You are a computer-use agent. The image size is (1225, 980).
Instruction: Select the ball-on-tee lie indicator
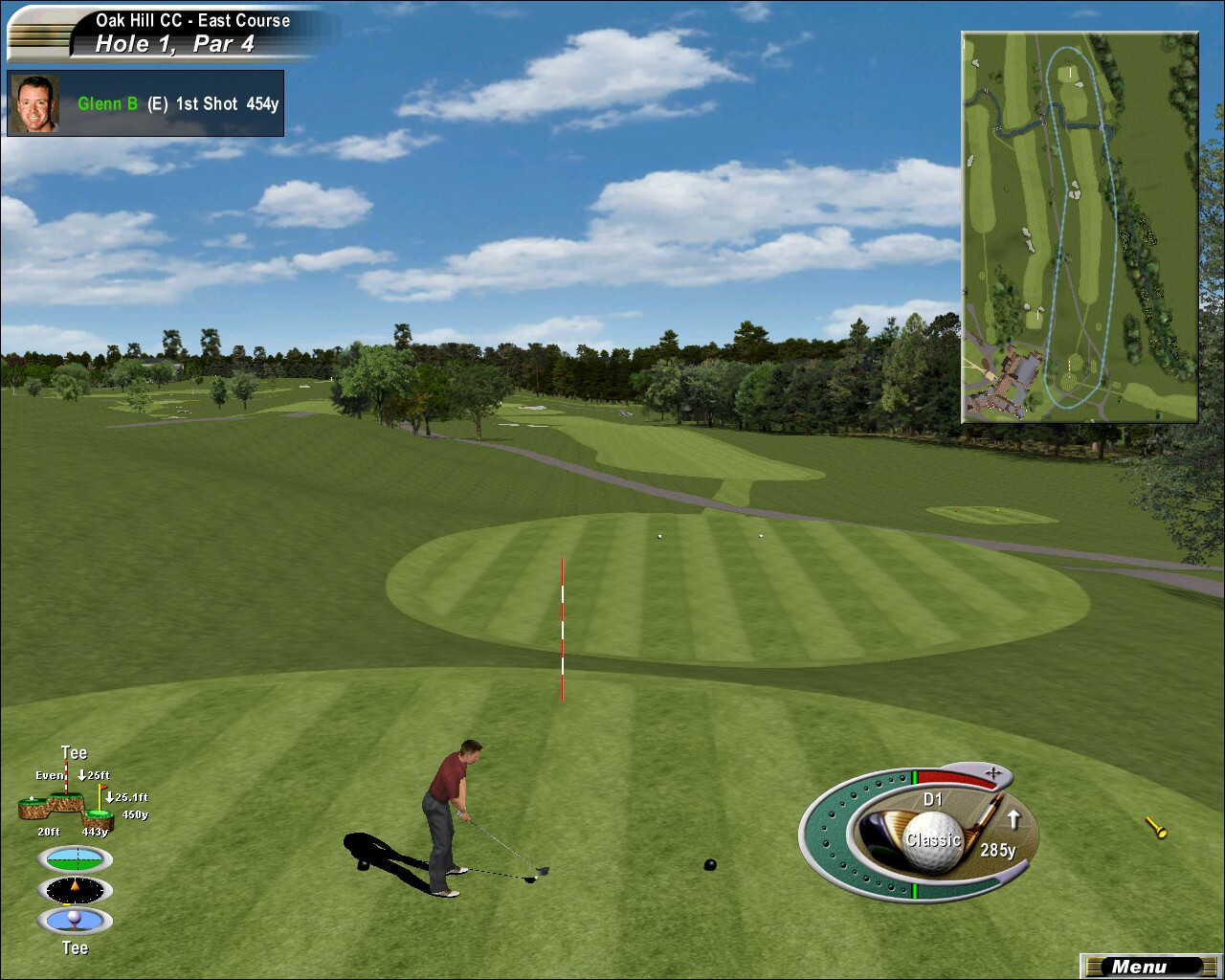click(75, 921)
